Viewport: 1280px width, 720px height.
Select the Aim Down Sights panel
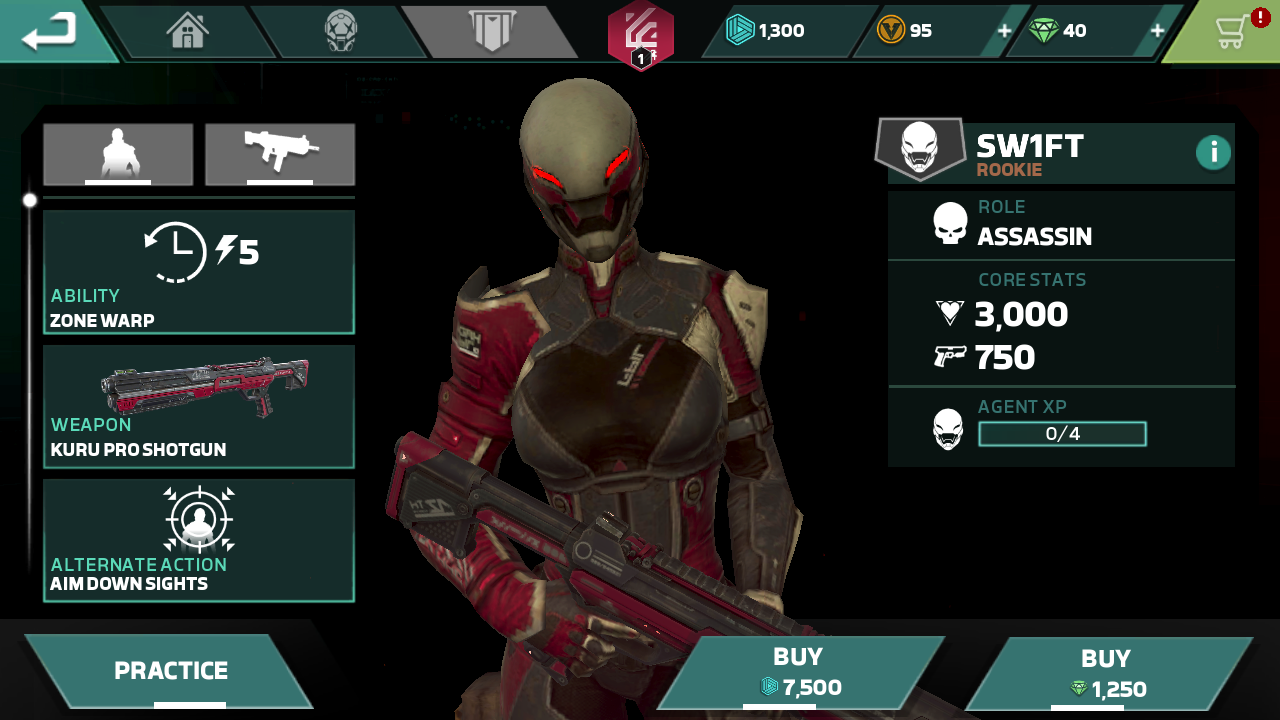[x=198, y=540]
